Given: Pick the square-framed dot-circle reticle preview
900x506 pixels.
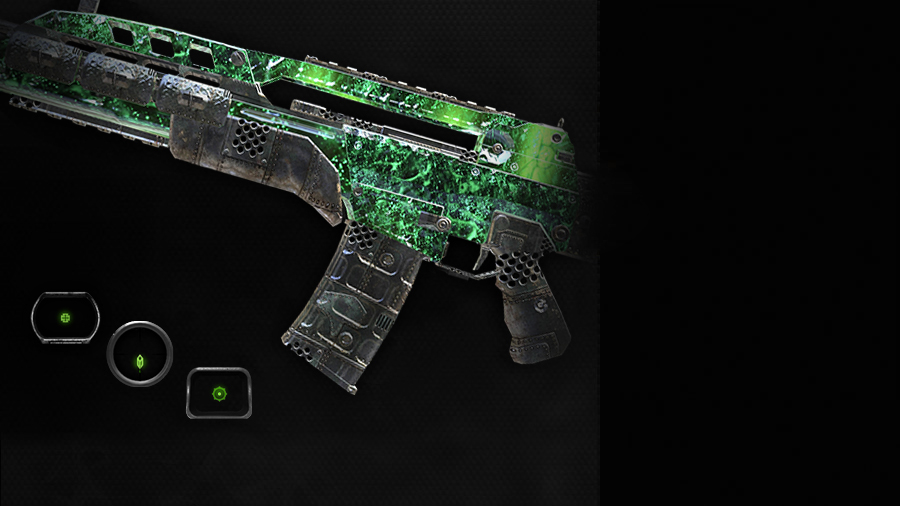Looking at the screenshot, I should pos(219,393).
